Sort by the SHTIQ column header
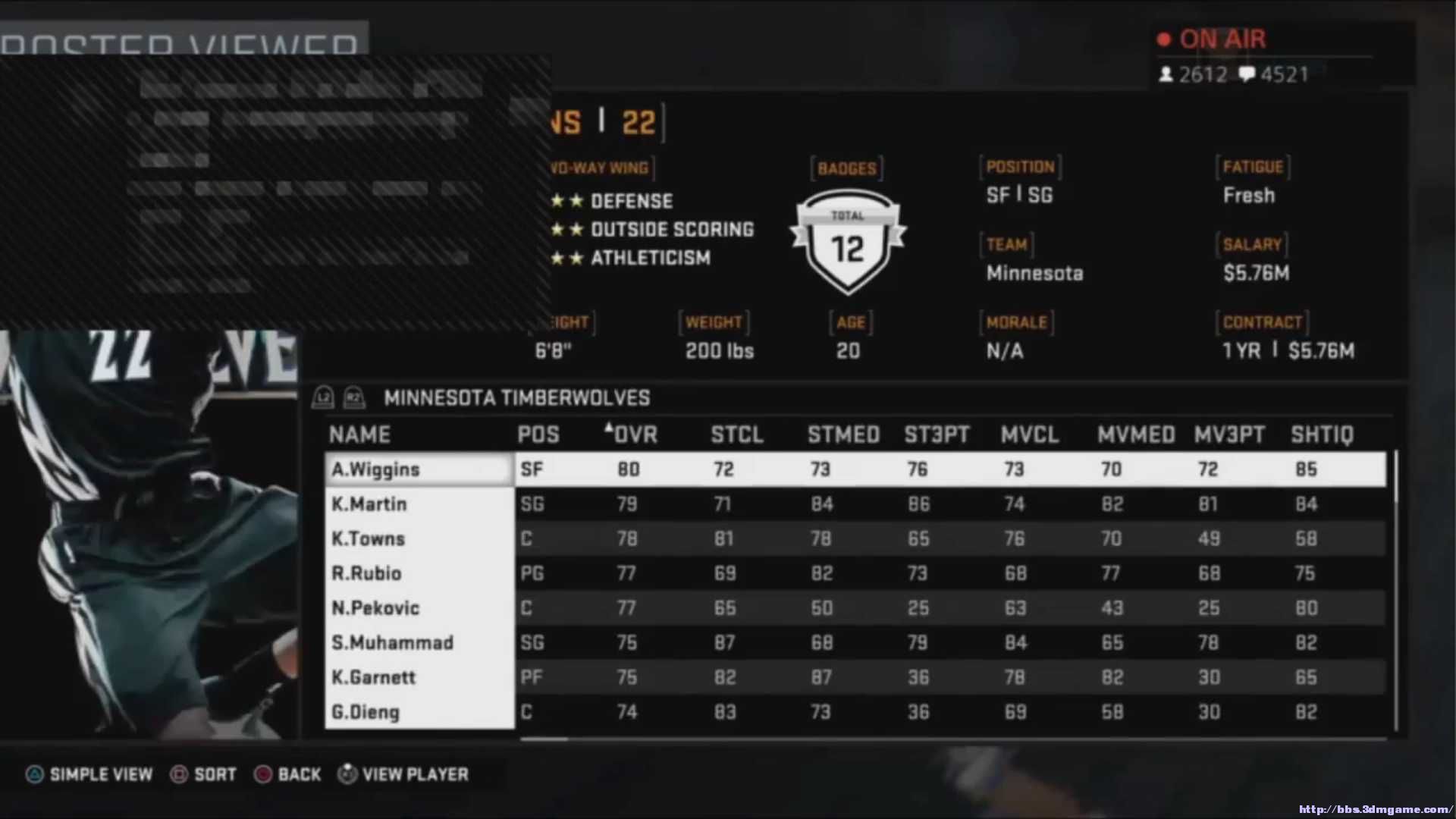The width and height of the screenshot is (1456, 819). 1322,435
